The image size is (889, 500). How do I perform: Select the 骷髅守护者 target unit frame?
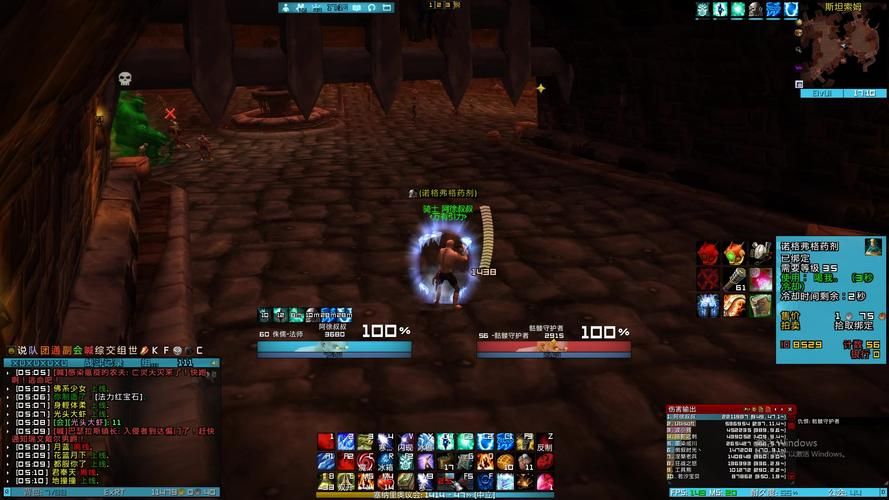553,340
